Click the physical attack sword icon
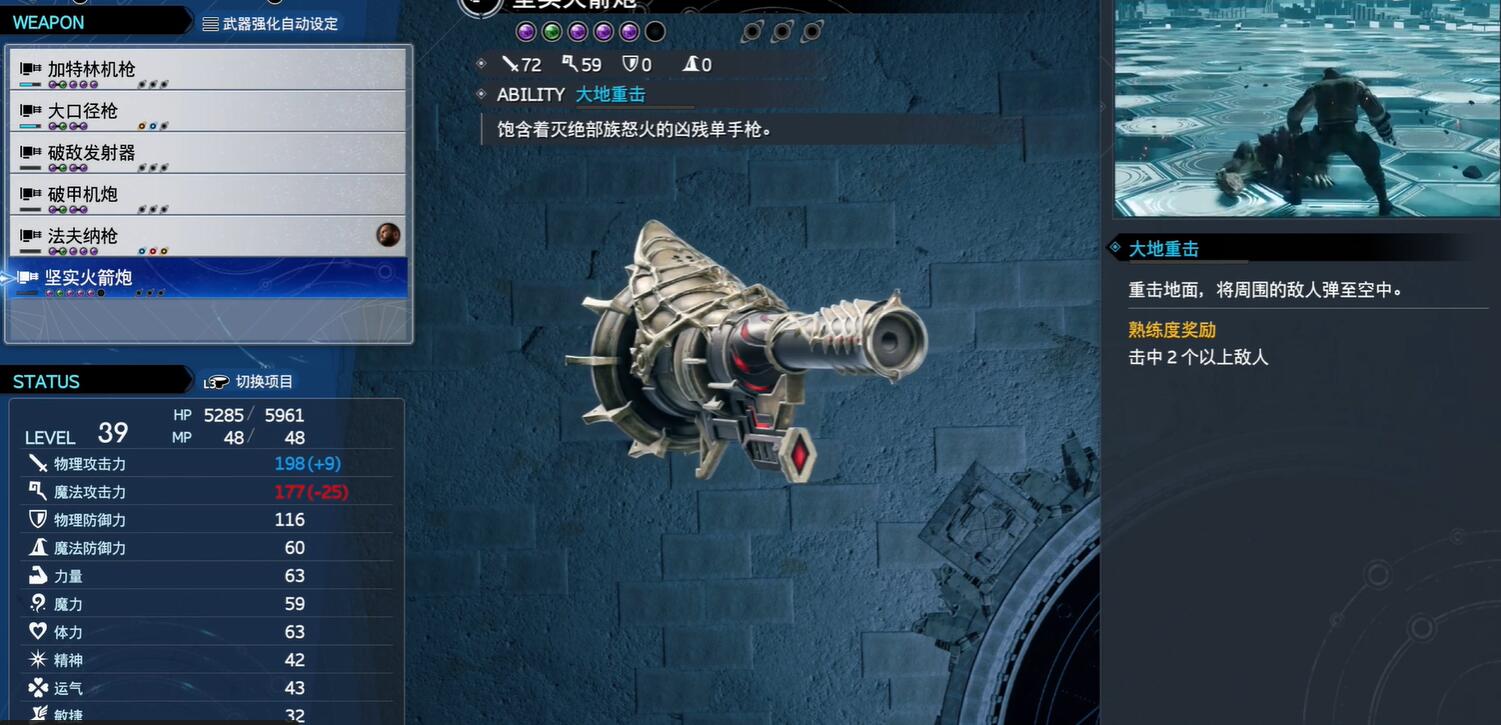 click(38, 463)
